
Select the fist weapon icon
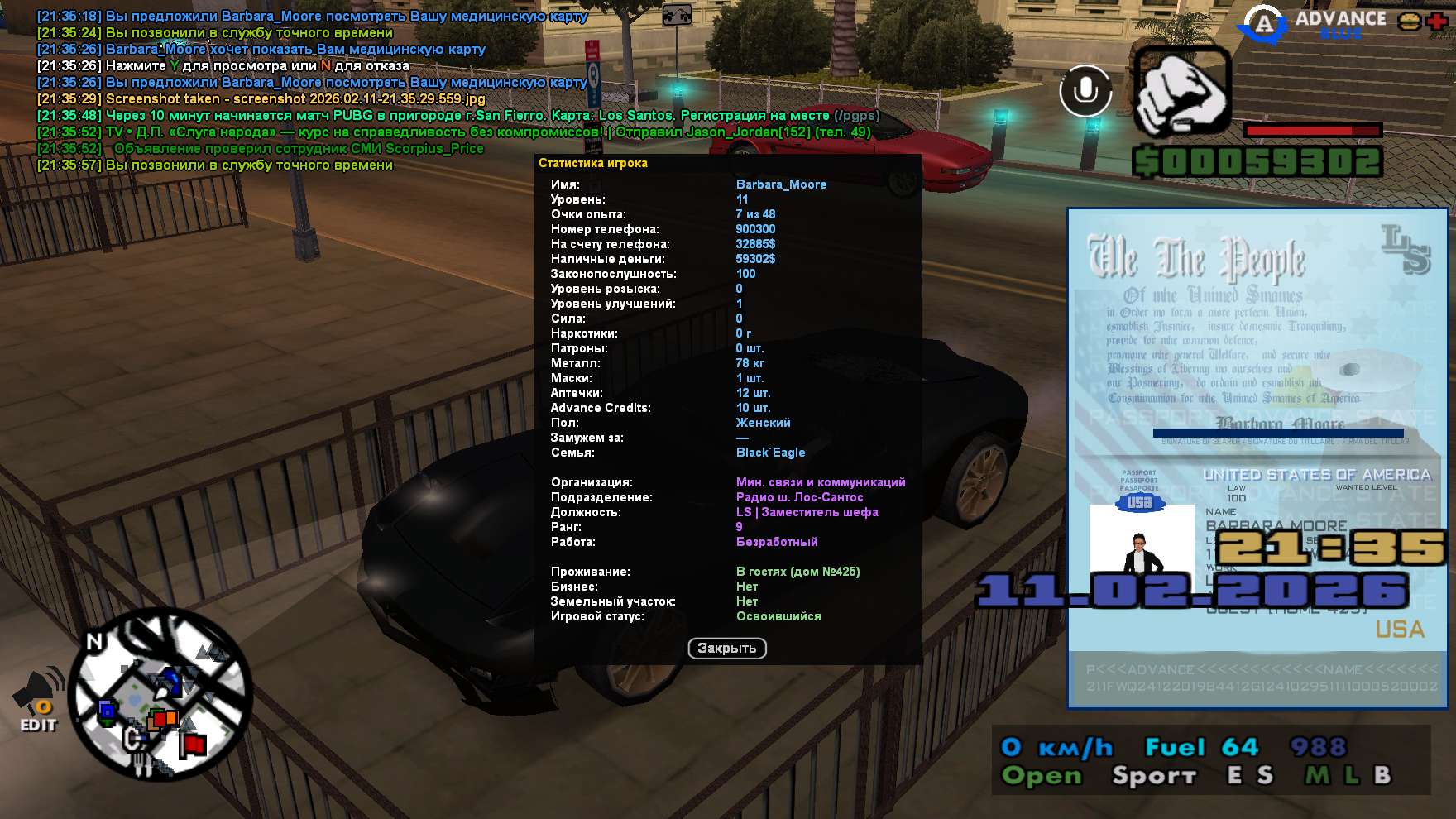[1181, 91]
